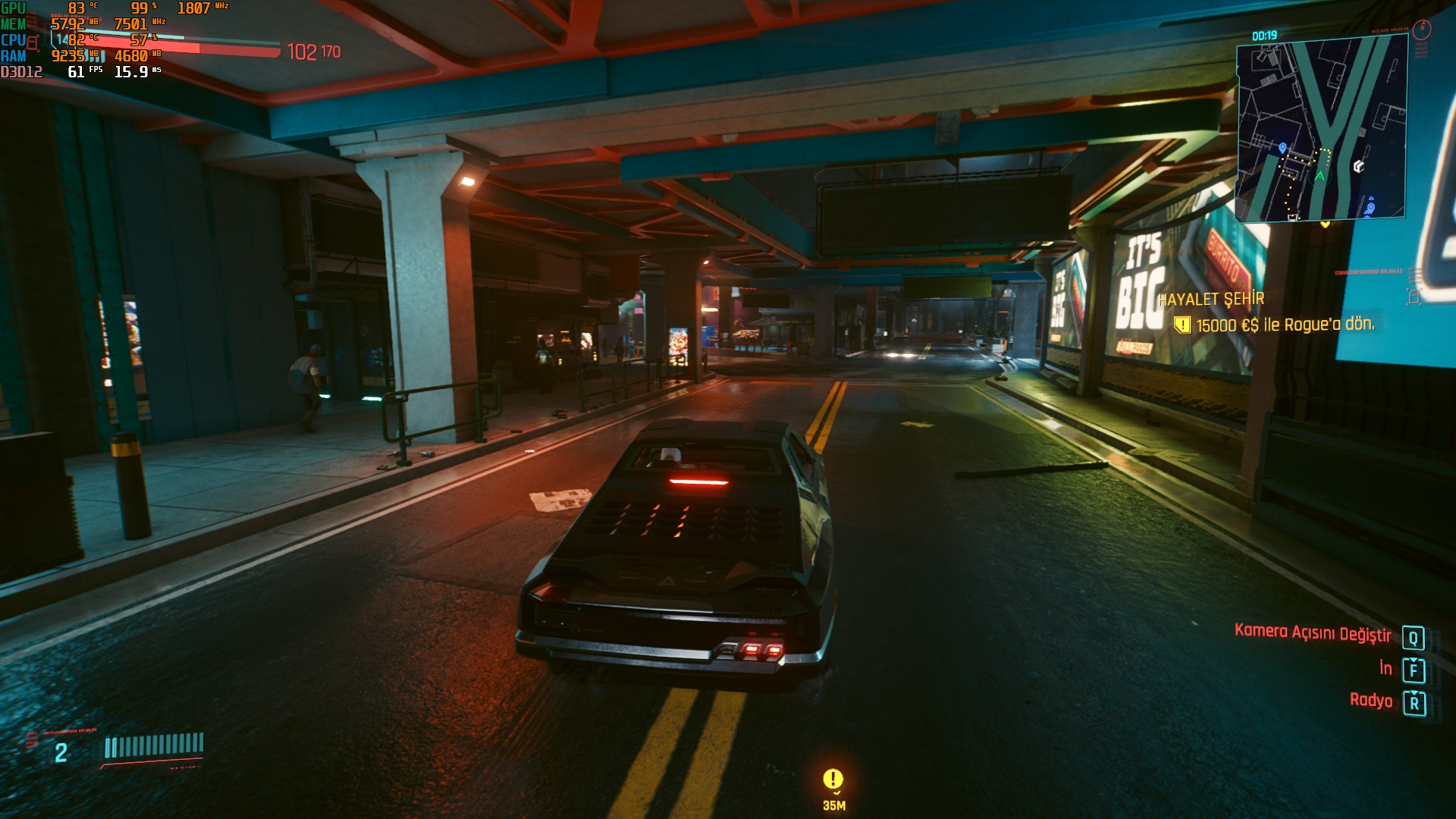Screen dimensions: 1456x819
Task: Select the white box marker on minimap
Action: tap(1359, 166)
